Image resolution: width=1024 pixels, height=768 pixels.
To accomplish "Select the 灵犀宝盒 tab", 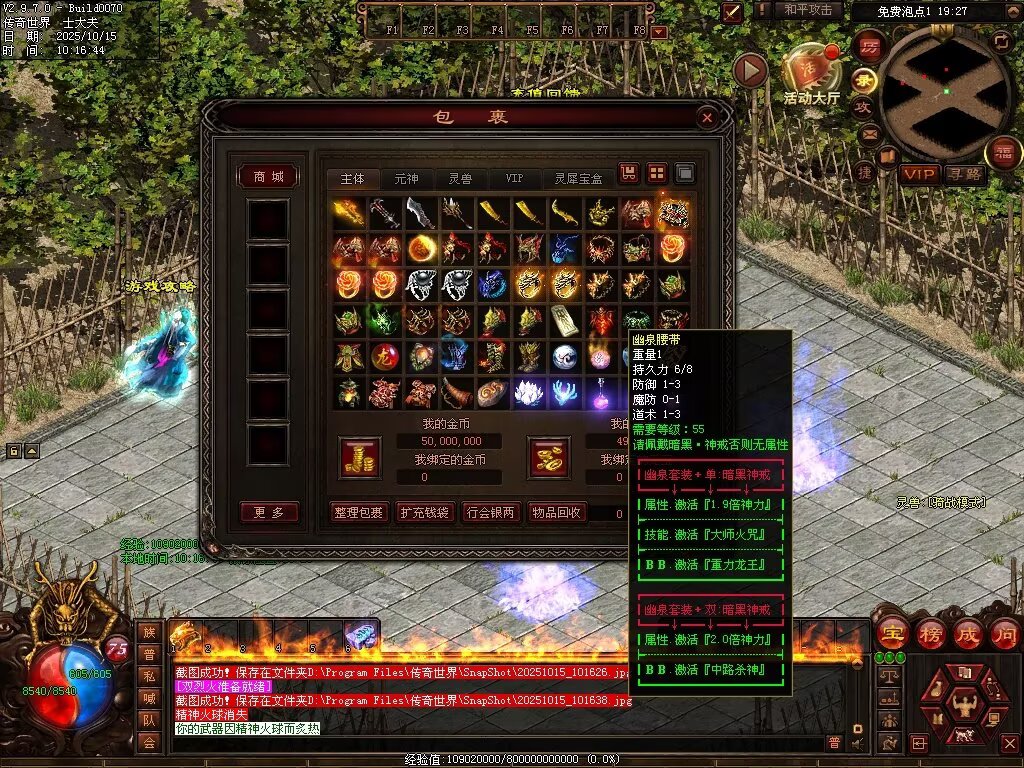I will 579,179.
